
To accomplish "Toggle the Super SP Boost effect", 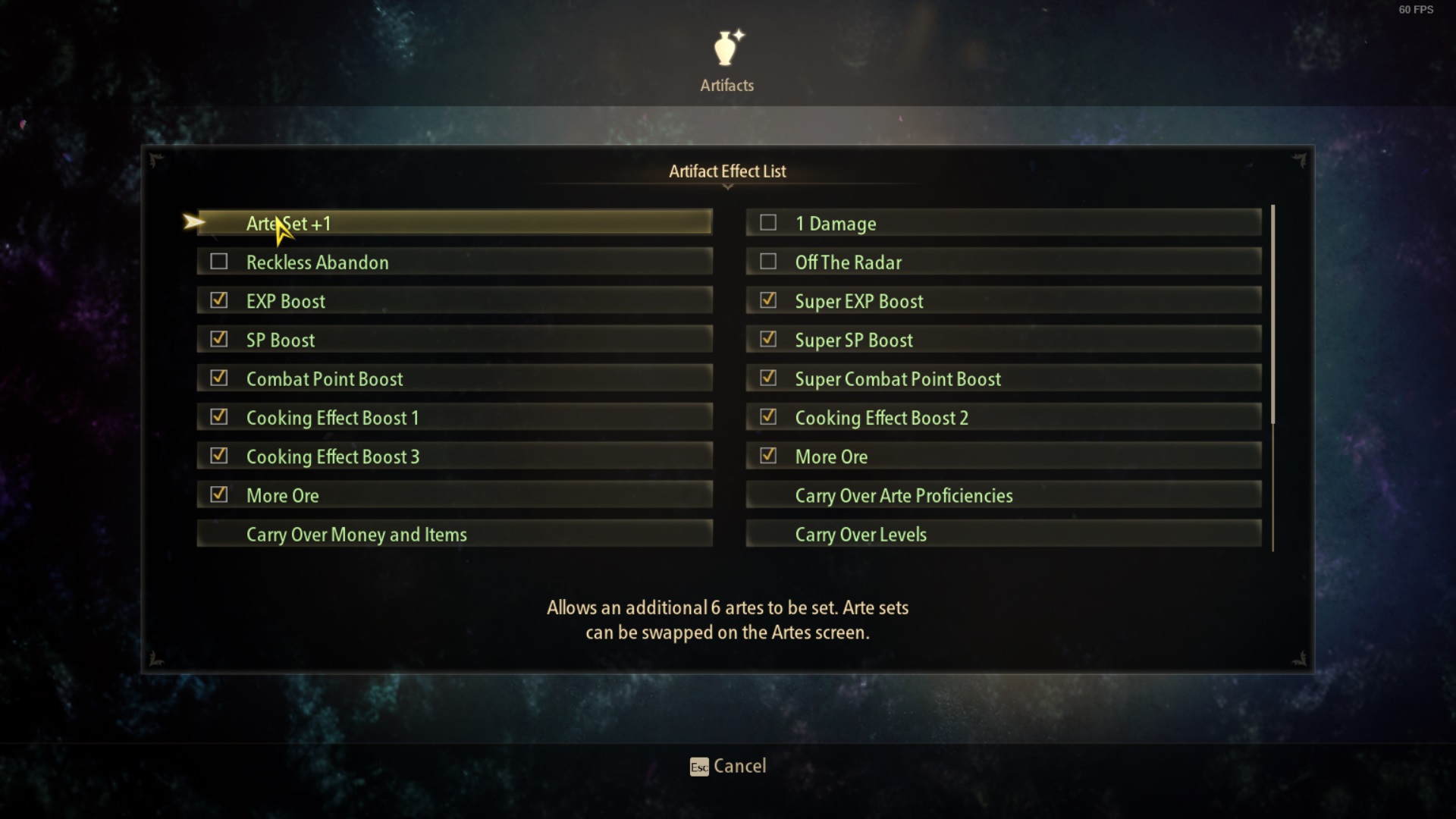I will point(768,339).
